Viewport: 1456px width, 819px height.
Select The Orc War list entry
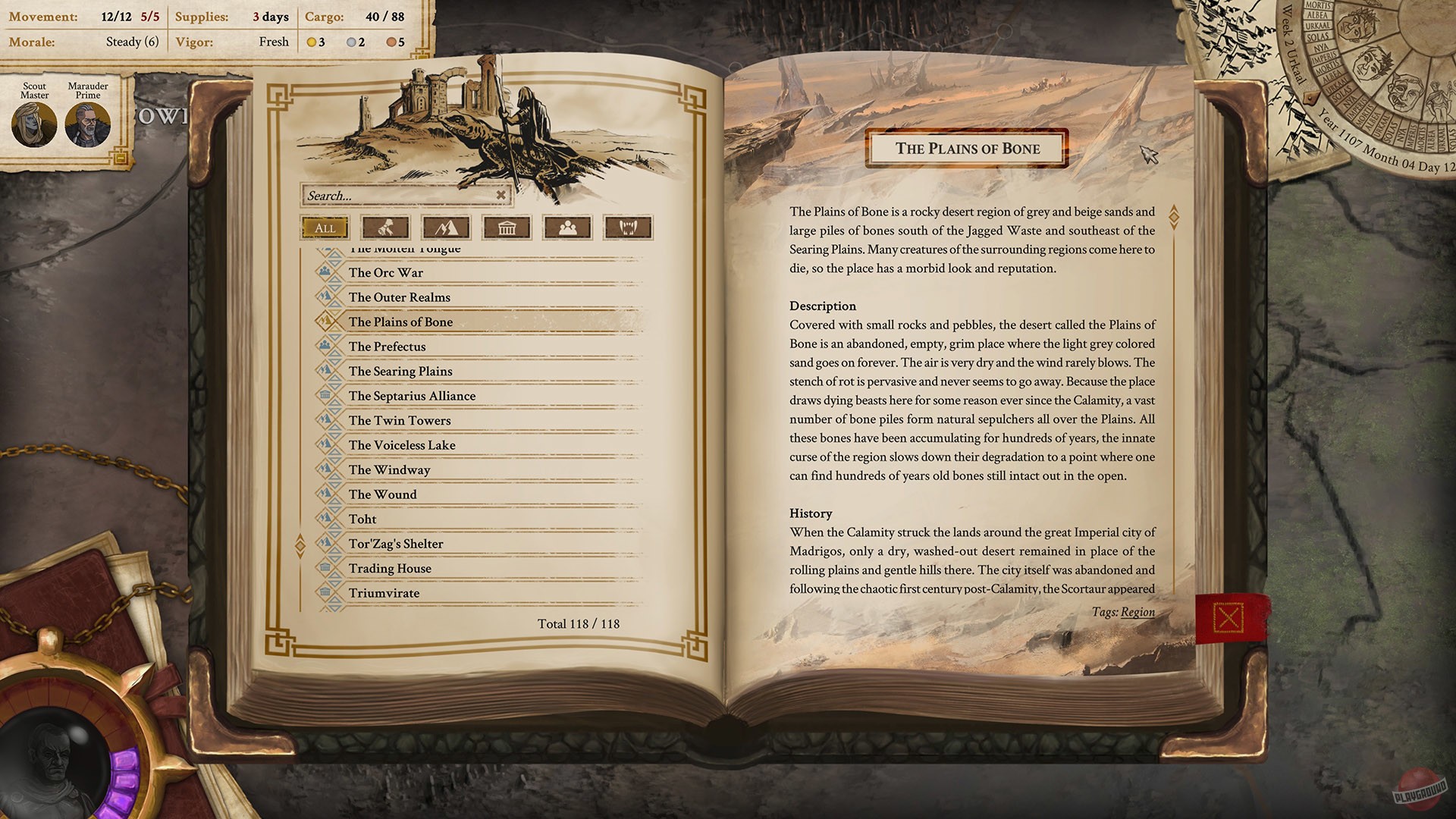pos(385,272)
